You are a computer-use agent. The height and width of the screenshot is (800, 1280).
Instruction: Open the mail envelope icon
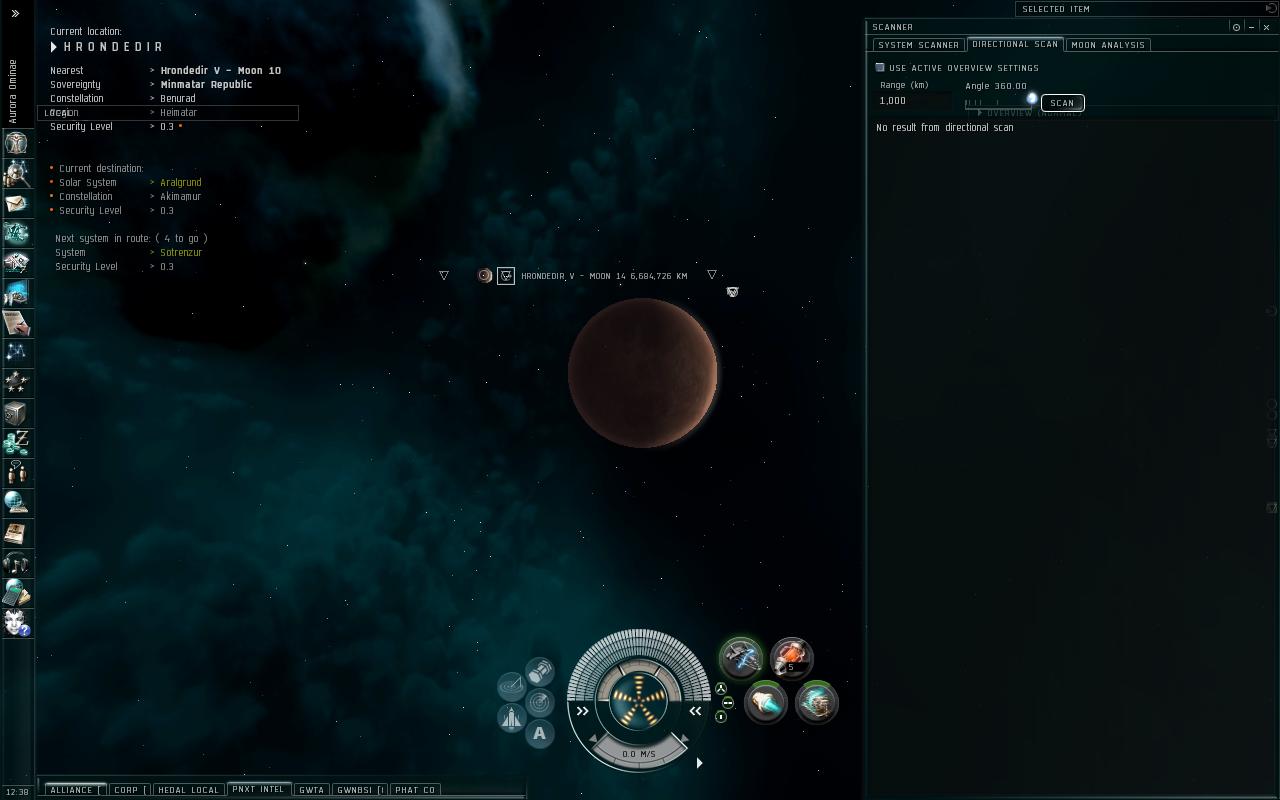pyautogui.click(x=16, y=203)
